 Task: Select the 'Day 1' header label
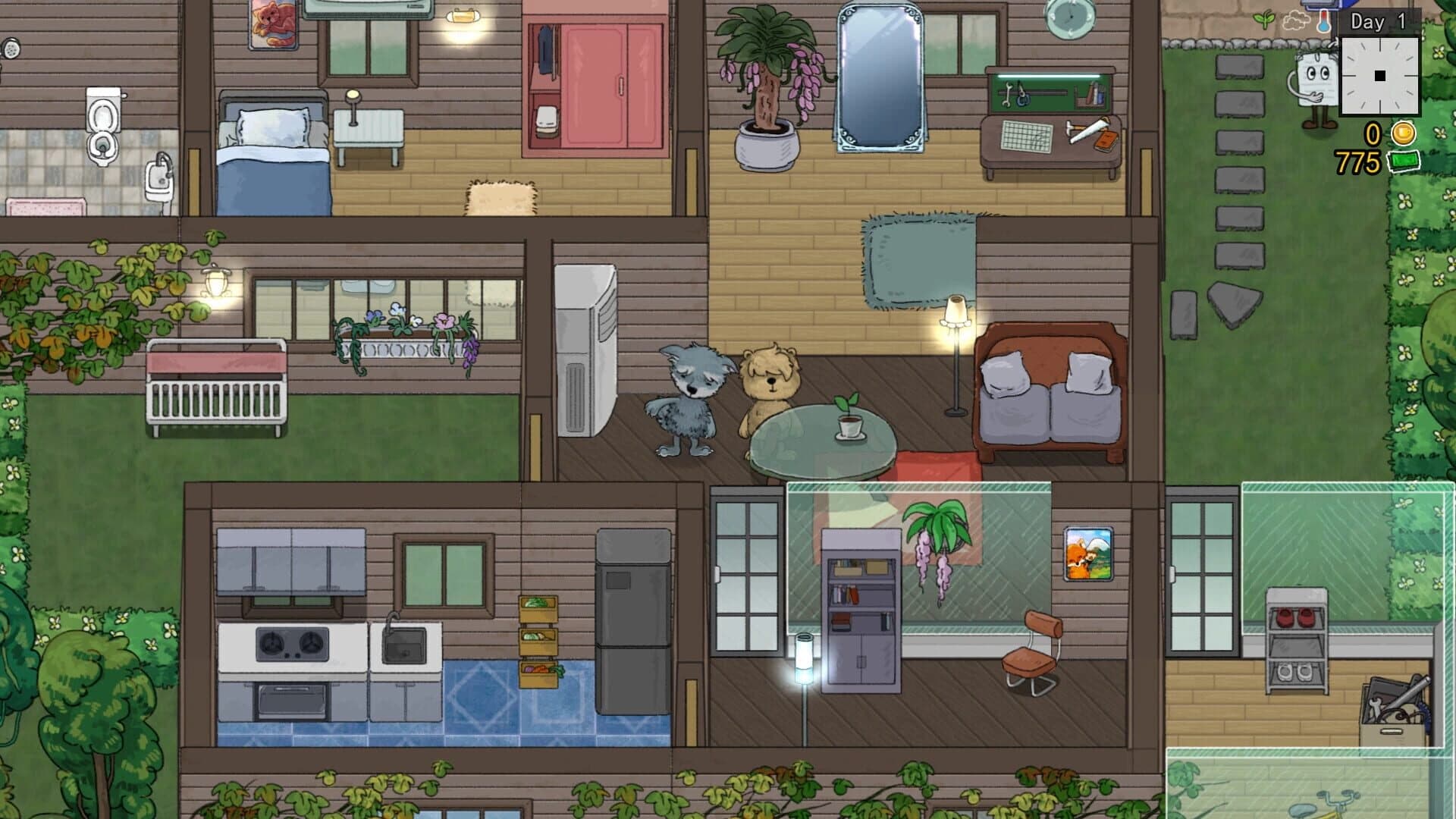(1377, 21)
